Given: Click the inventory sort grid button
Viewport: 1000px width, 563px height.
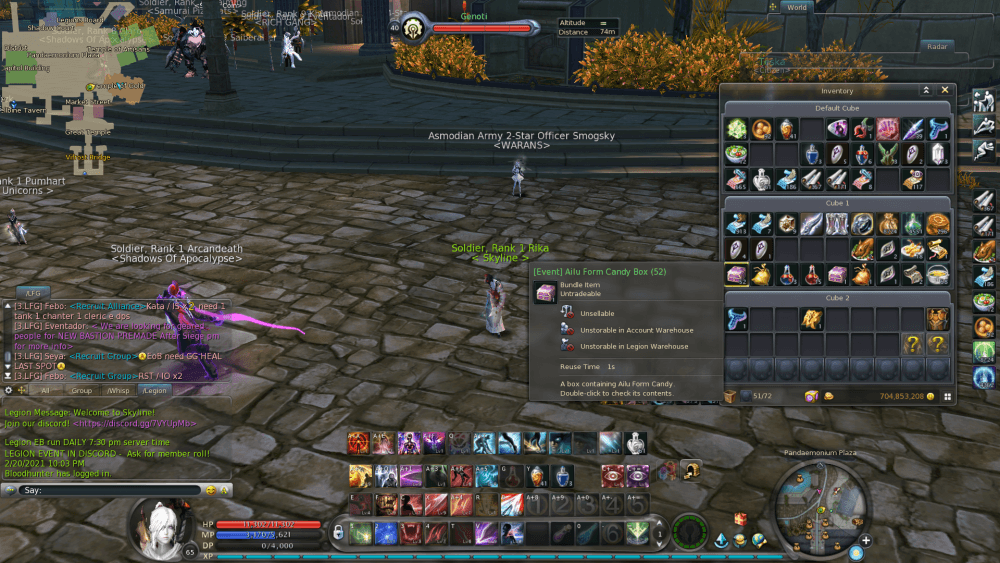Looking at the screenshot, I should (946, 396).
